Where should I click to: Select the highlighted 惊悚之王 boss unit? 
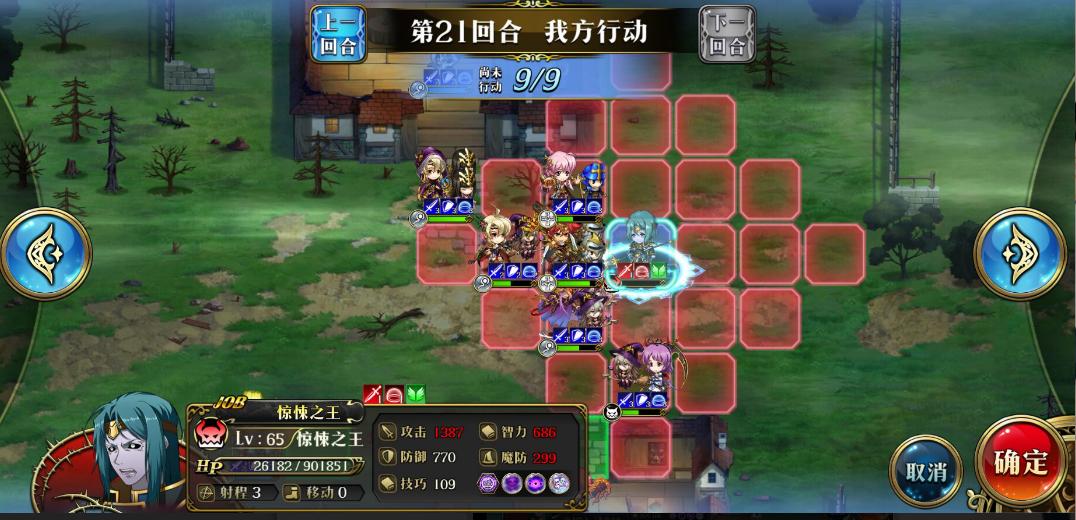tap(641, 247)
